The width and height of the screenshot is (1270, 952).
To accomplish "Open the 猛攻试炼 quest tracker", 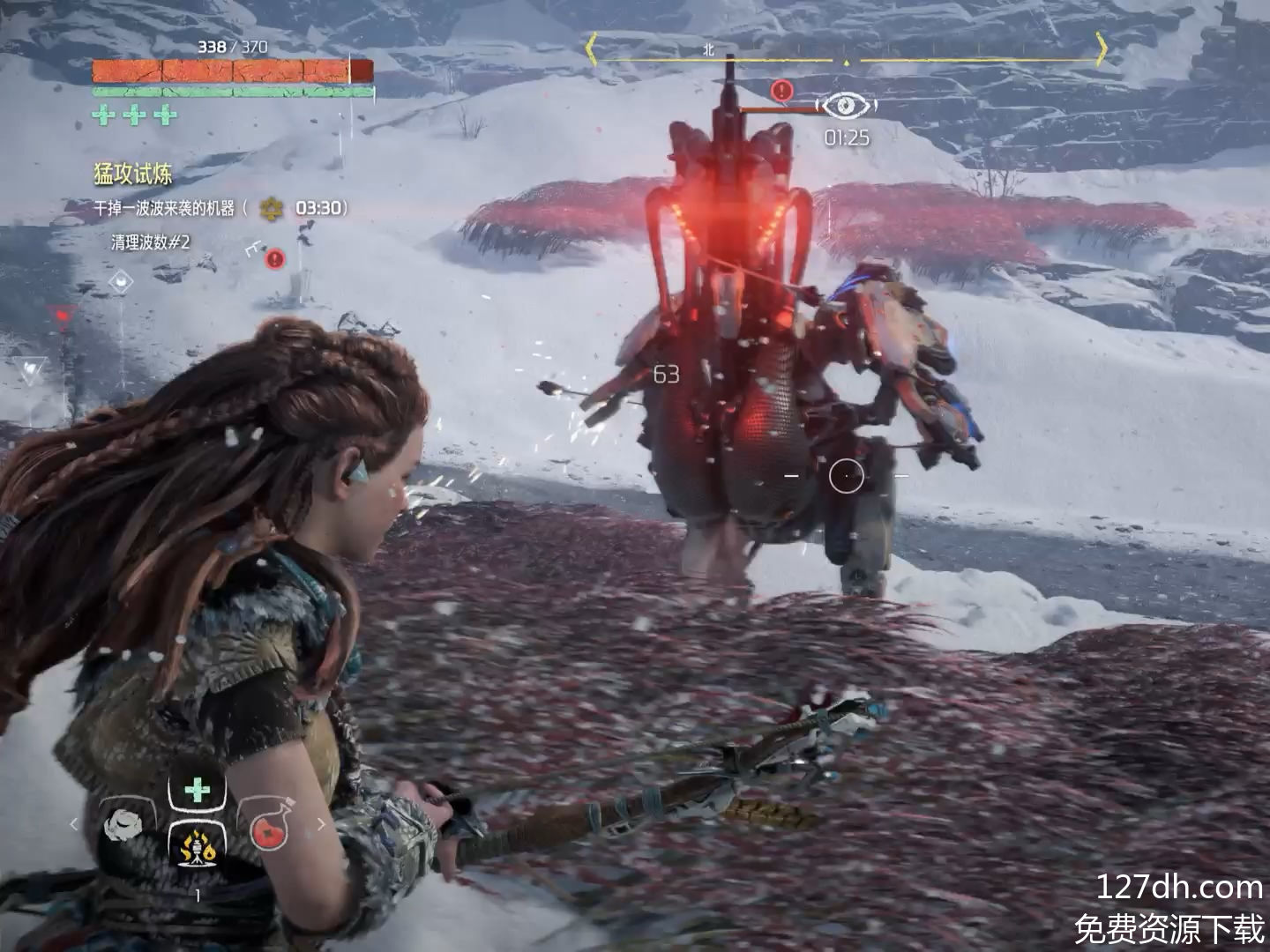I will [x=133, y=174].
